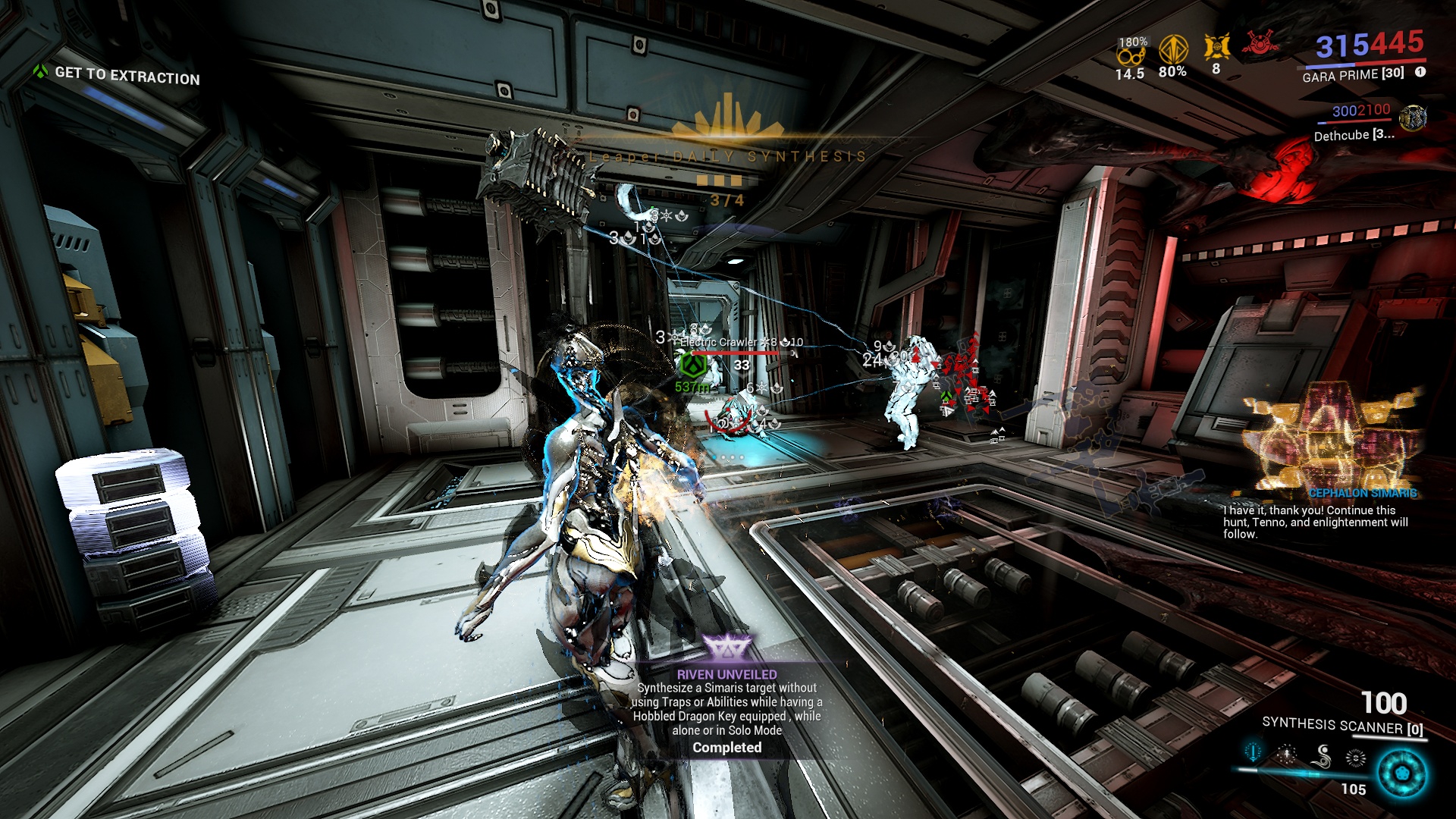Activate Gara's Shattered Lash ability icon
Screen dimensions: 1456x819
(1254, 752)
